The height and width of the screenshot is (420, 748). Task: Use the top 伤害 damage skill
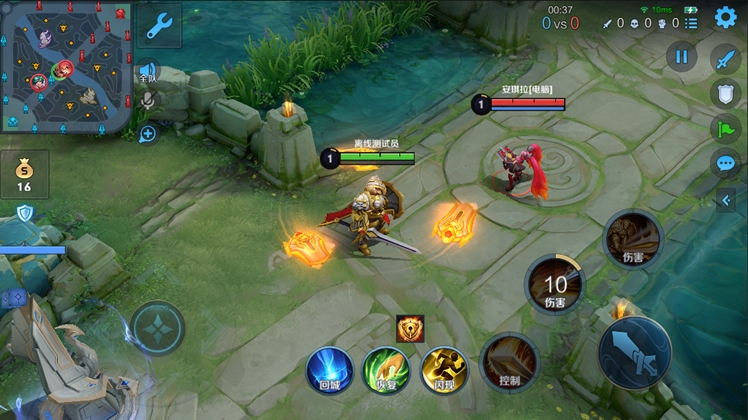pos(633,238)
